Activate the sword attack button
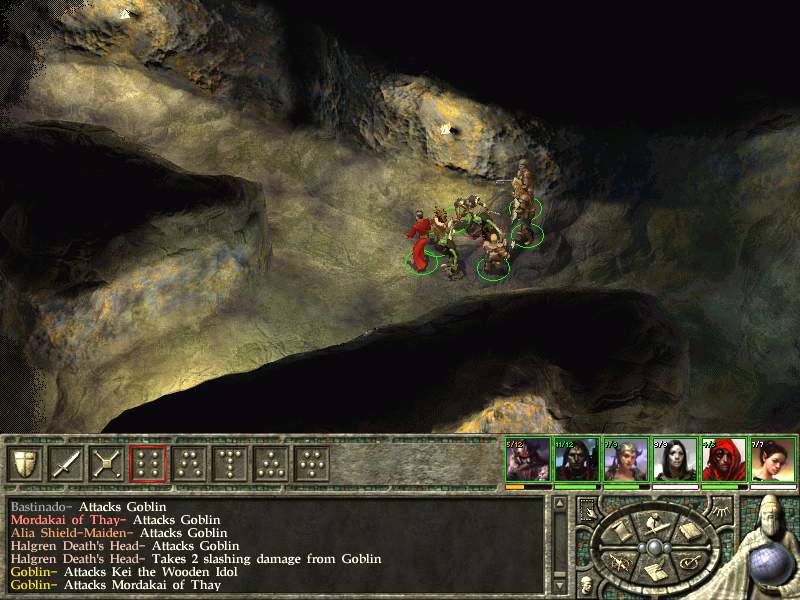The height and width of the screenshot is (600, 800). tap(65, 463)
